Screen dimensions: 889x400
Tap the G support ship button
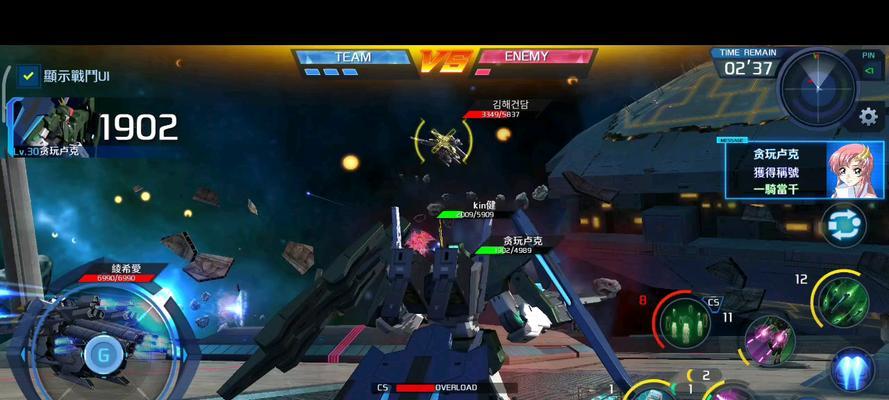pyautogui.click(x=100, y=352)
